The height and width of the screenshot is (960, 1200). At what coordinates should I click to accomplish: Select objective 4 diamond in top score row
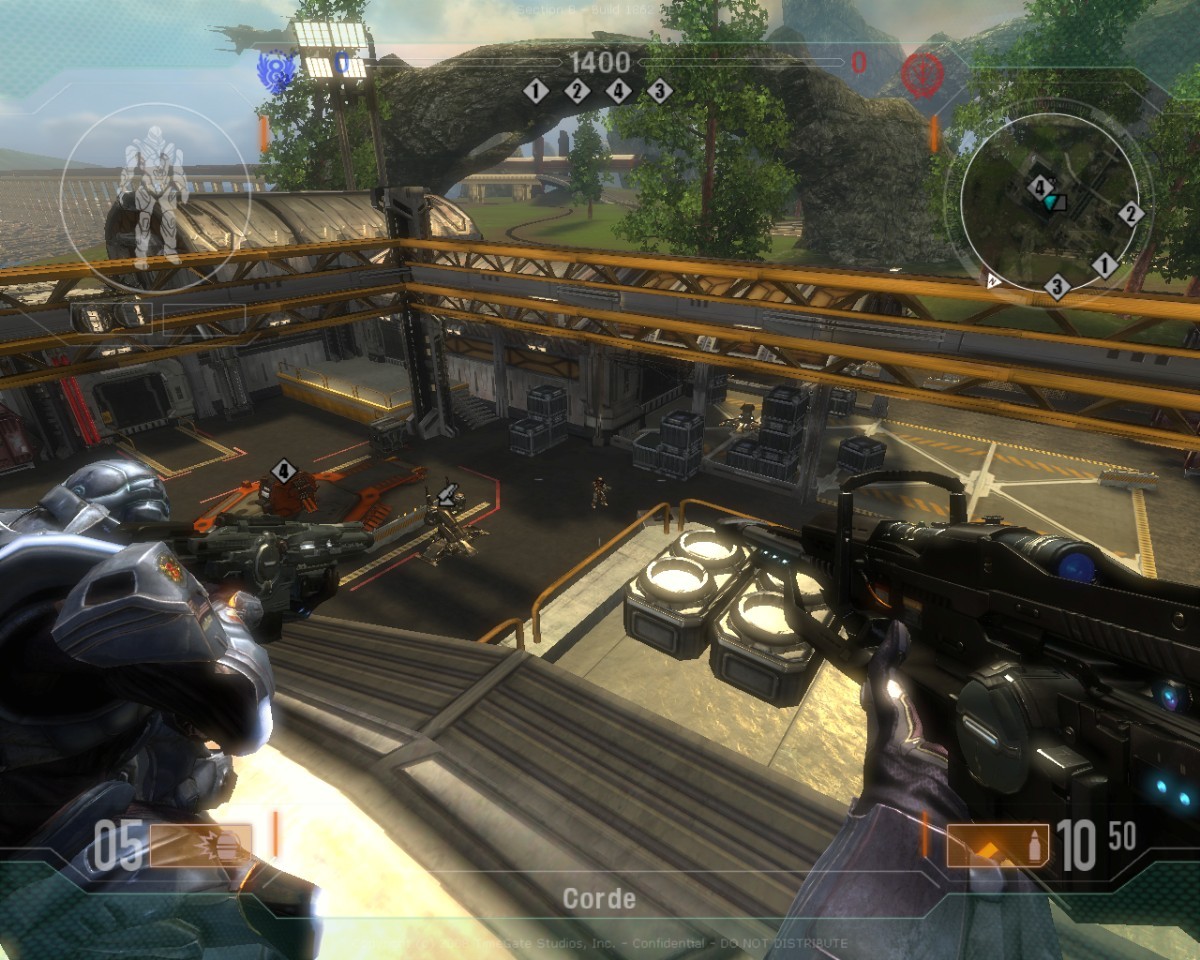[619, 92]
